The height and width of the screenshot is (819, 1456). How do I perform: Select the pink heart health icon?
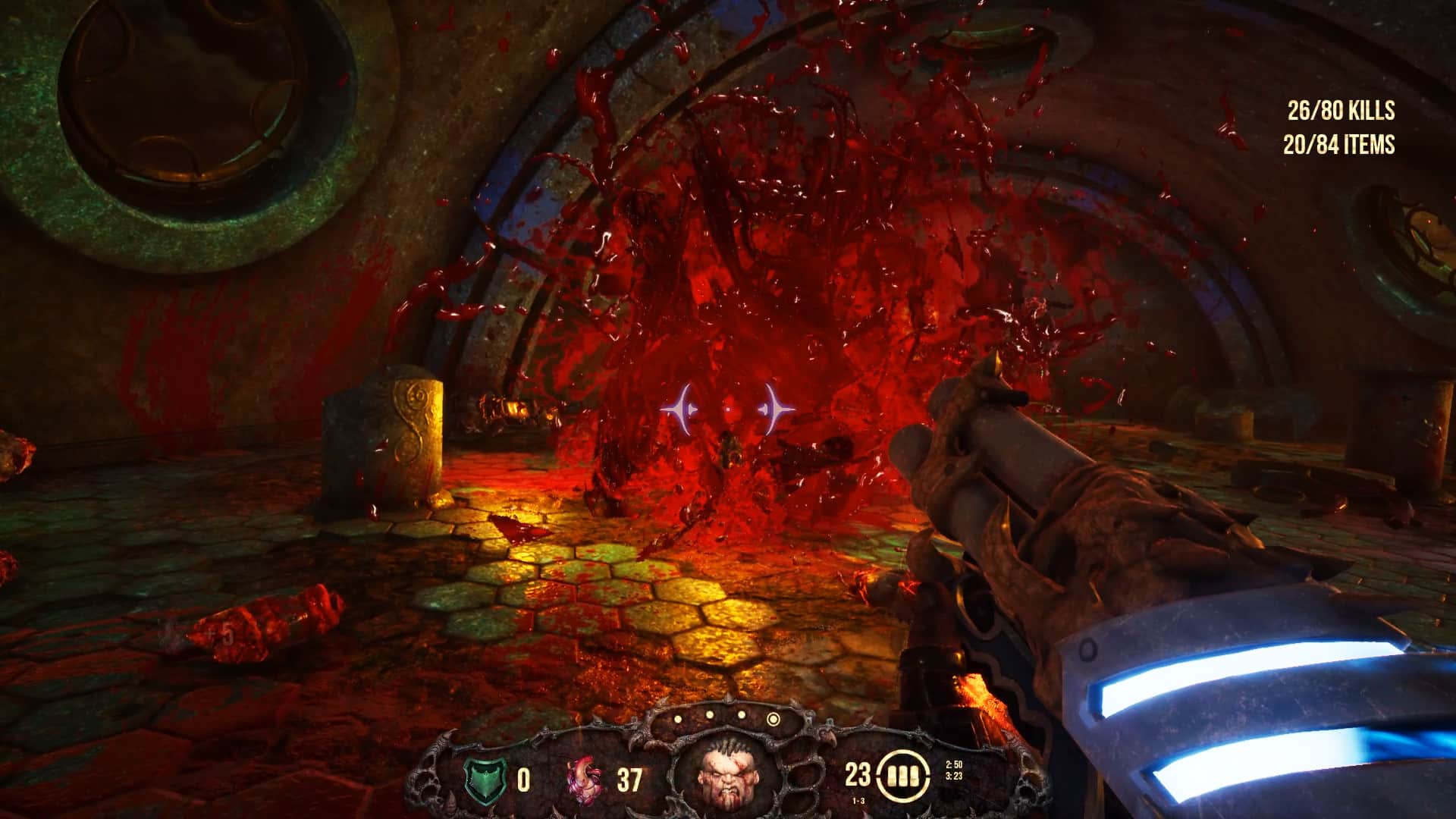[x=584, y=780]
